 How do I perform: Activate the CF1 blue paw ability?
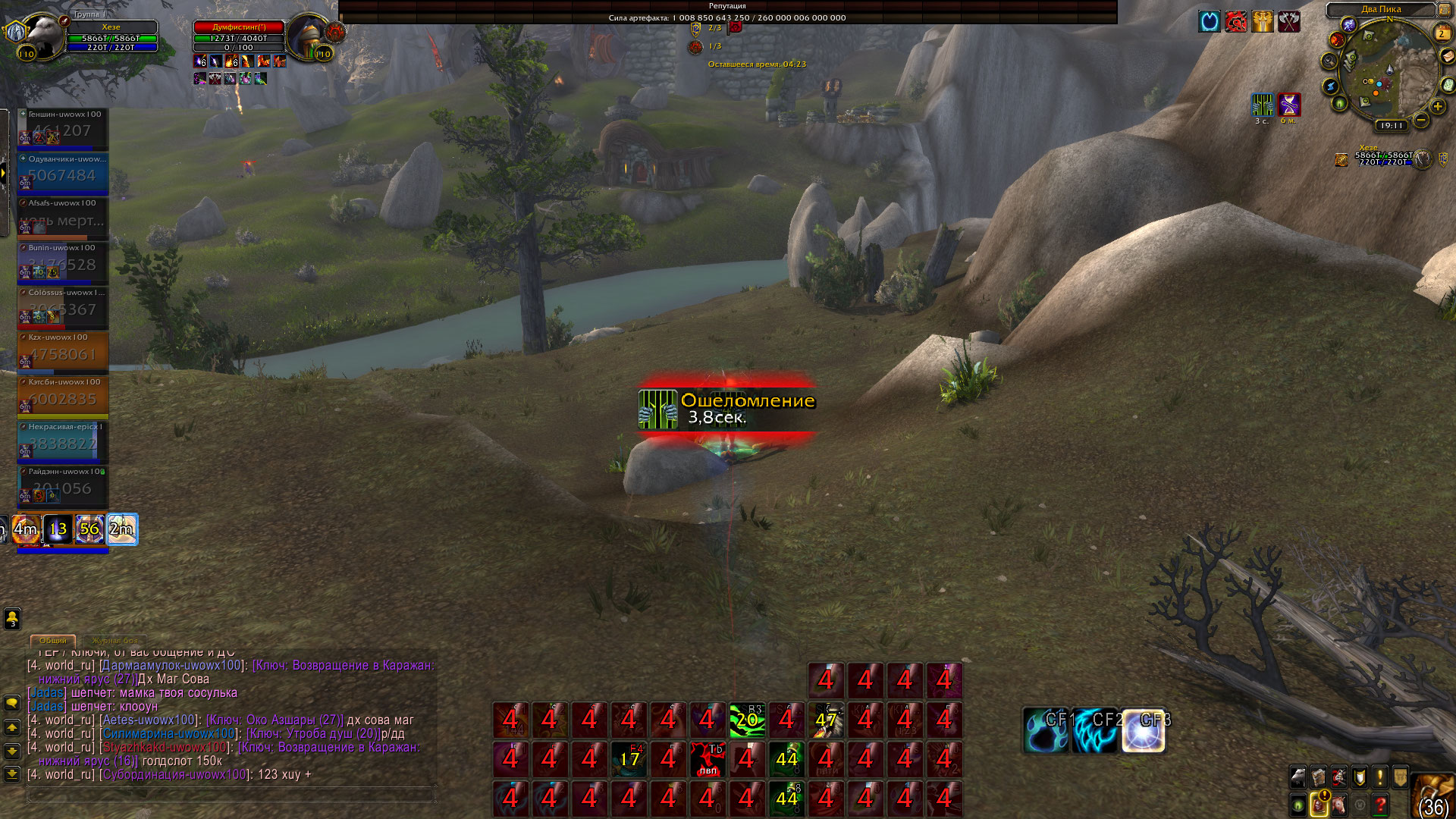[1046, 730]
